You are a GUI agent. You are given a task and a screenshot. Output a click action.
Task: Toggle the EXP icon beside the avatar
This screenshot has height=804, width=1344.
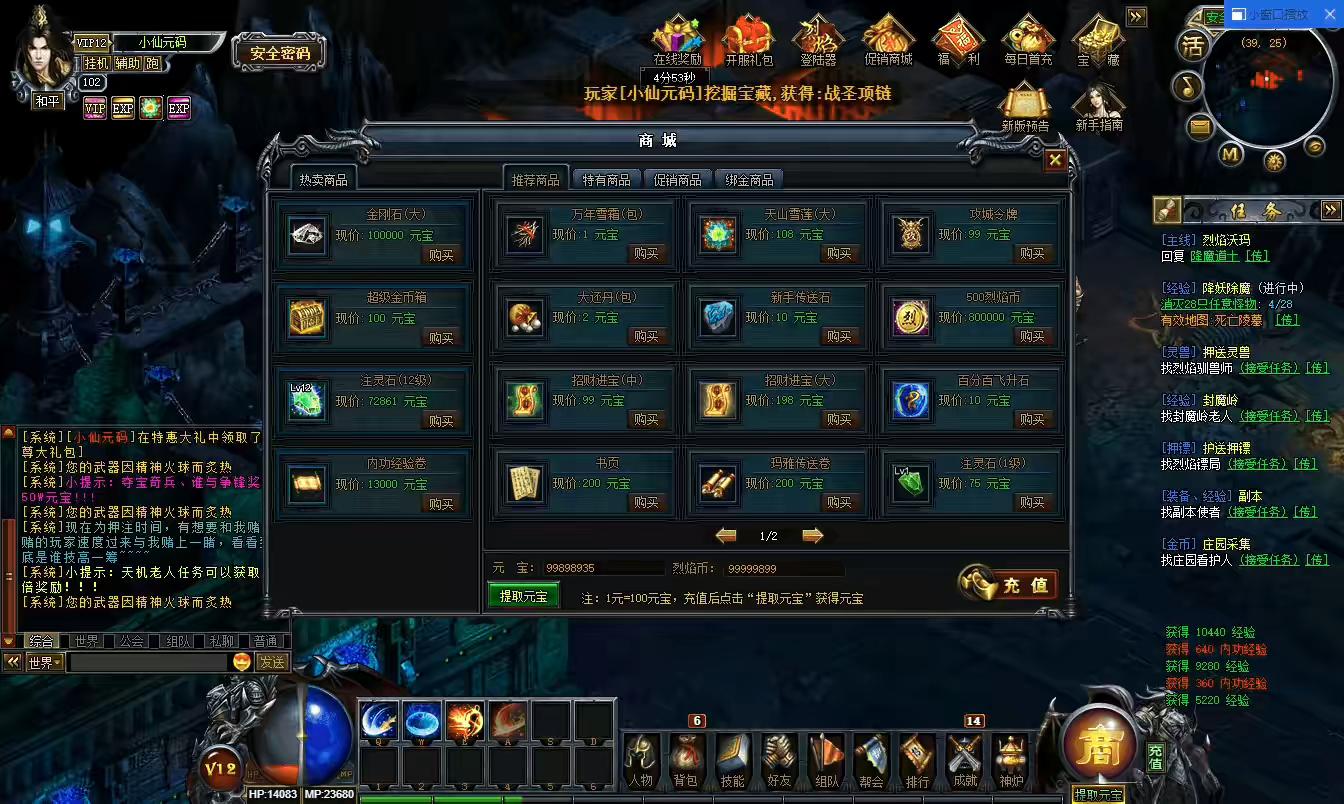pos(122,108)
